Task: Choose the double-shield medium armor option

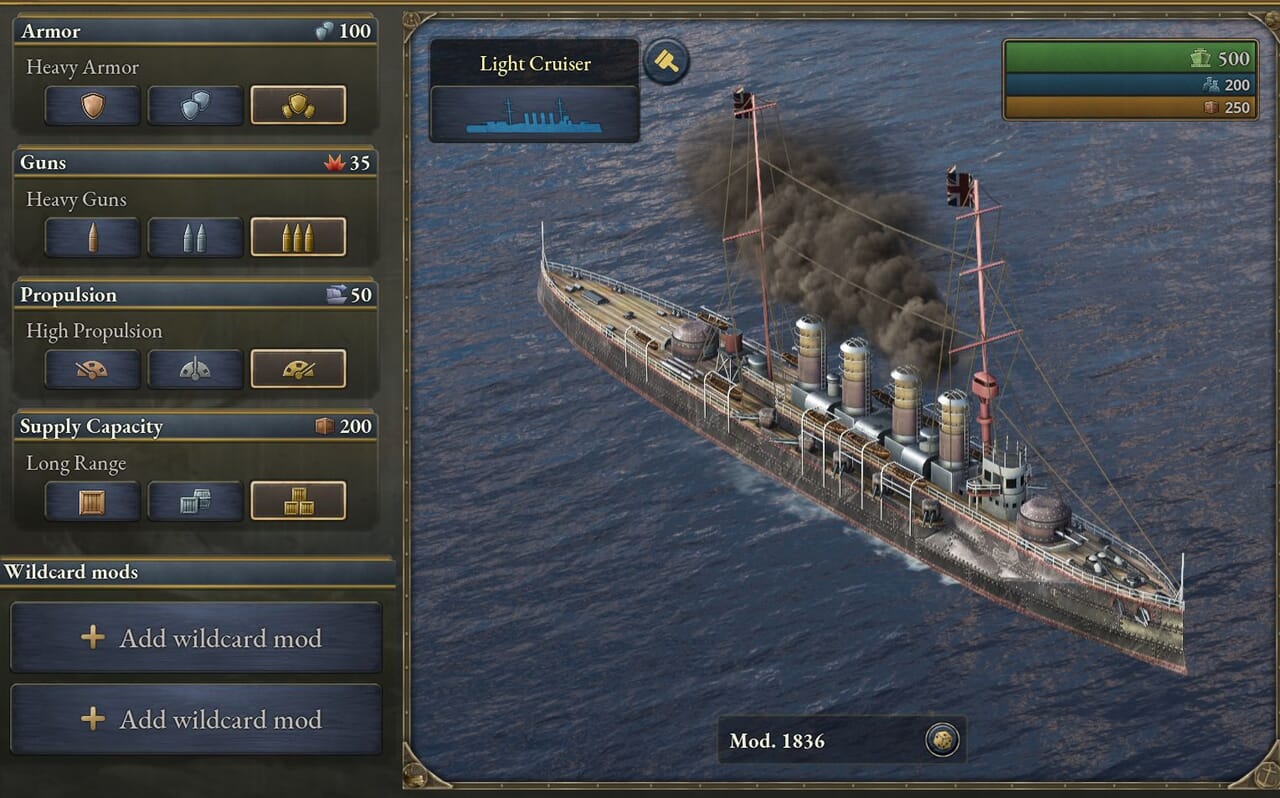Action: pyautogui.click(x=195, y=105)
